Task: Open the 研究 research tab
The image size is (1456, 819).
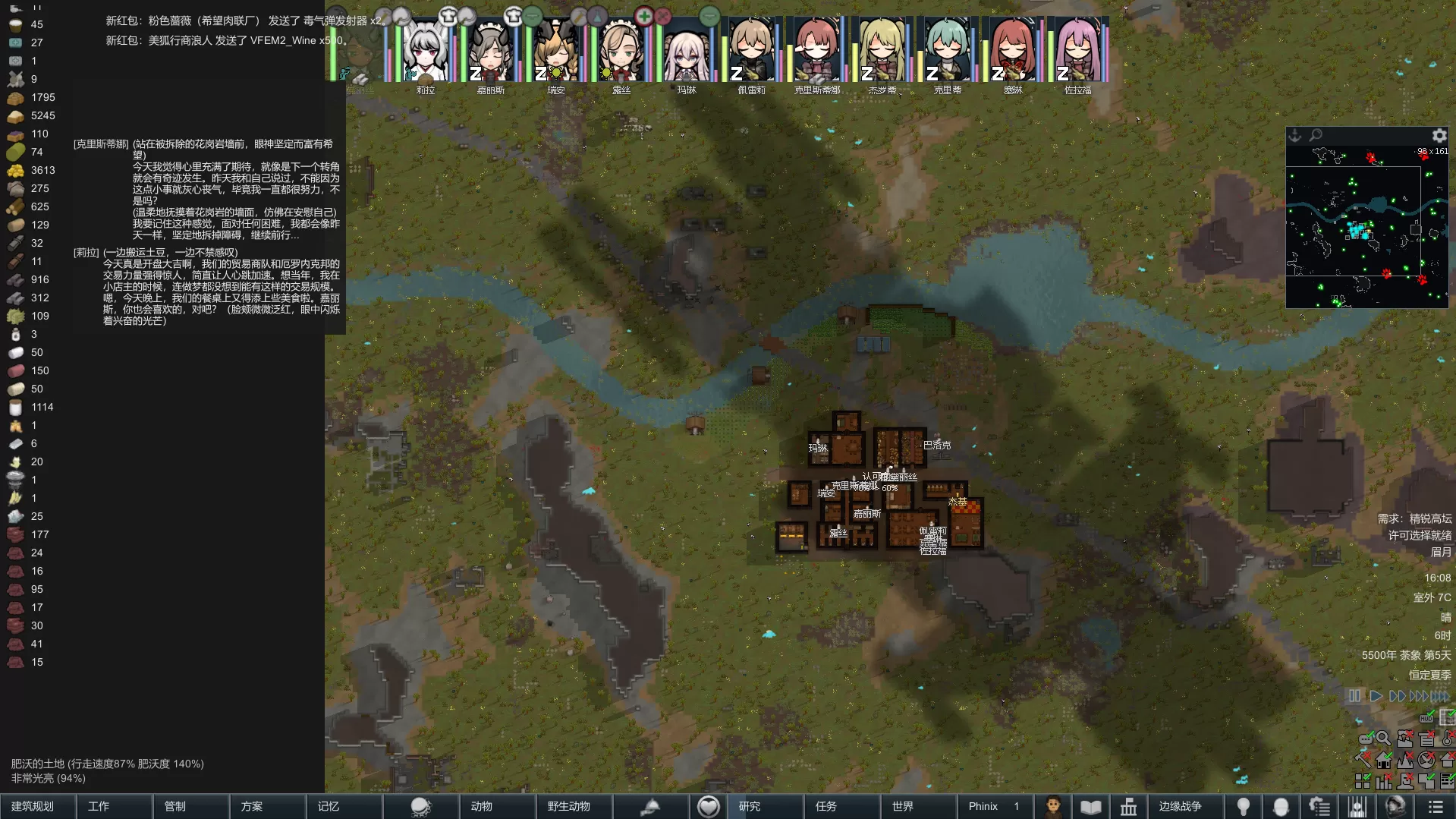Action: pyautogui.click(x=750, y=806)
